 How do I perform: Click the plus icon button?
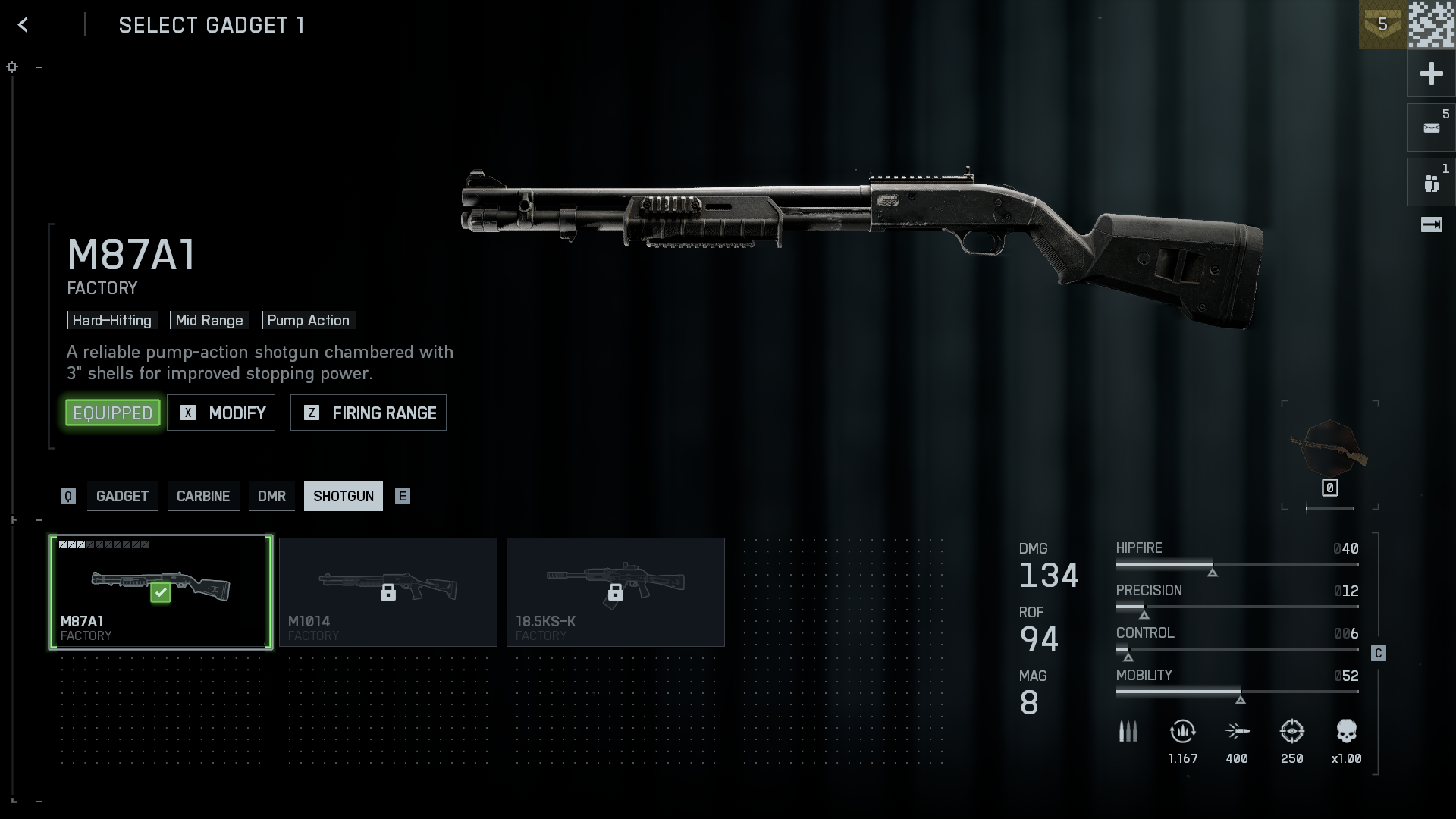tap(1431, 74)
